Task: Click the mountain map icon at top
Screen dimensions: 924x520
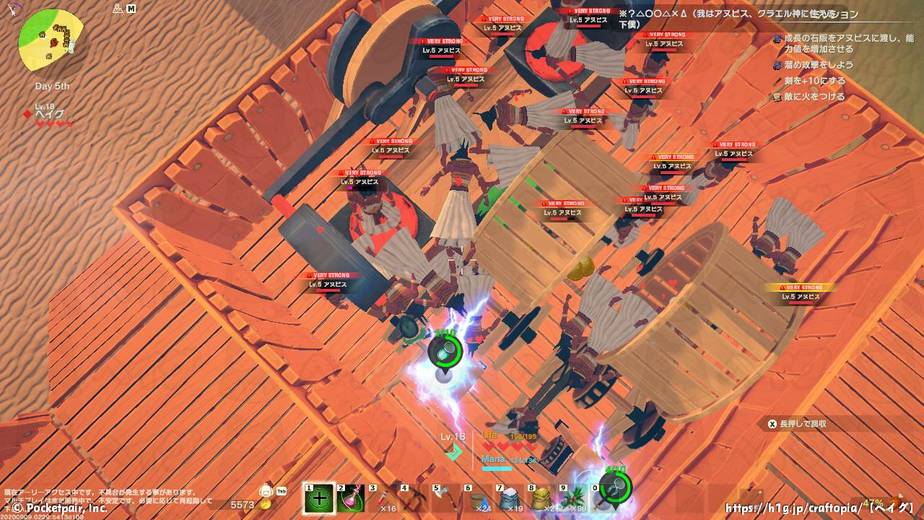Action: click(x=118, y=8)
